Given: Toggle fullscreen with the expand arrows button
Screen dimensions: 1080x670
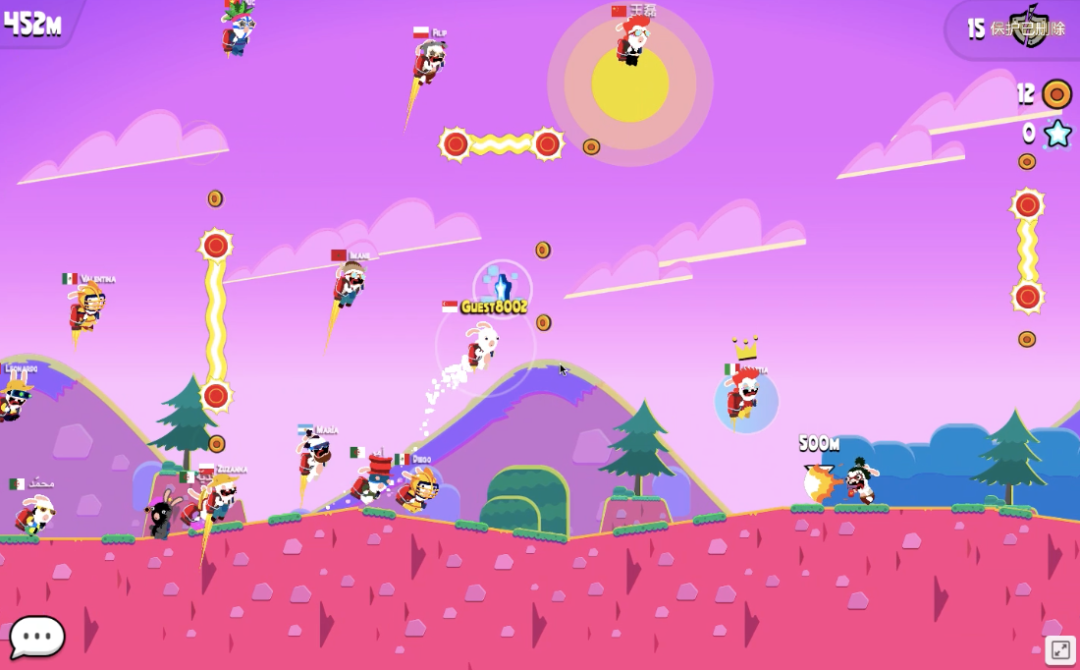Looking at the screenshot, I should click(1060, 650).
